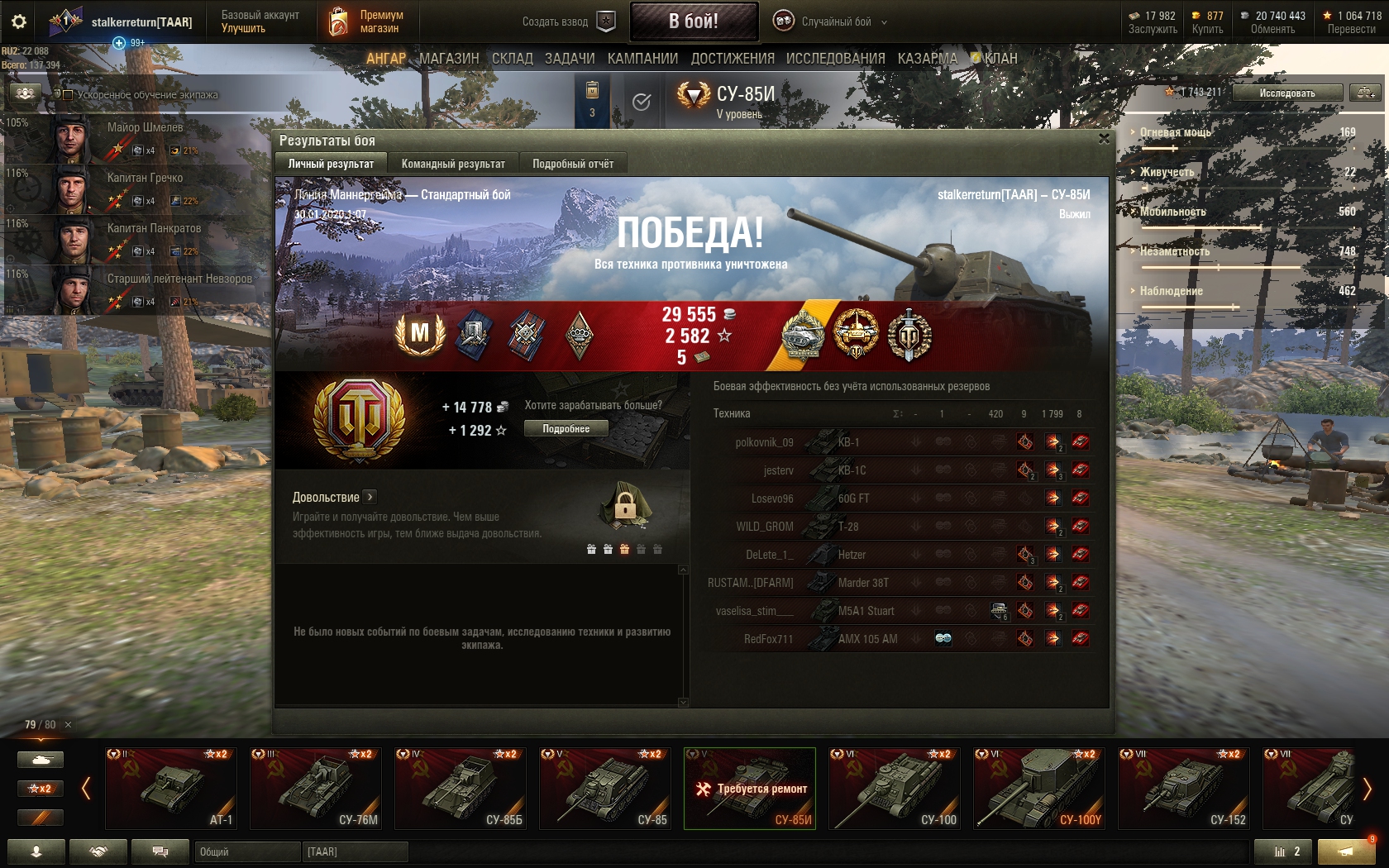
Task: Click the Подробнее button
Action: click(x=566, y=429)
